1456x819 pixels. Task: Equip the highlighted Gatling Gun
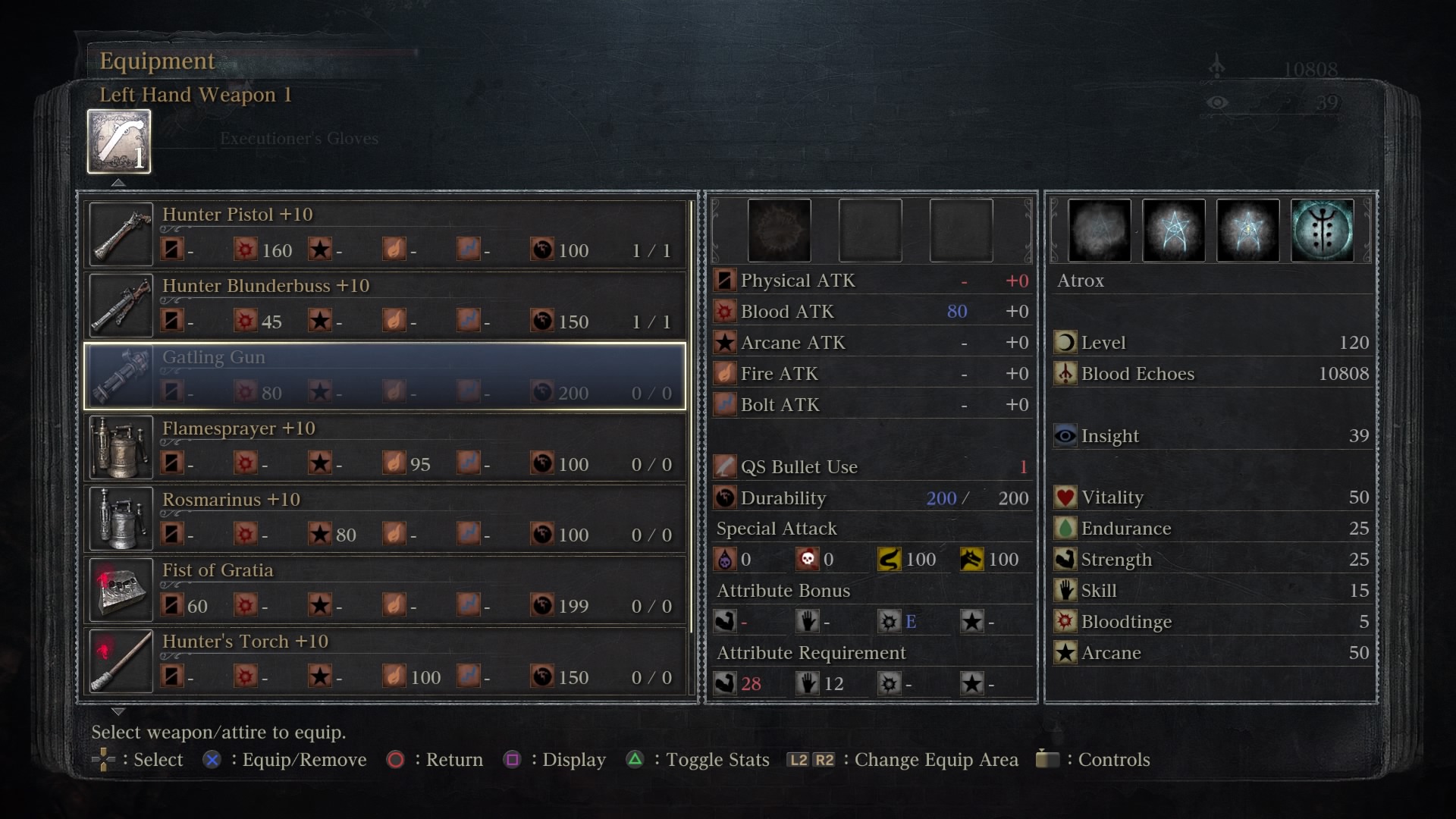pos(385,376)
